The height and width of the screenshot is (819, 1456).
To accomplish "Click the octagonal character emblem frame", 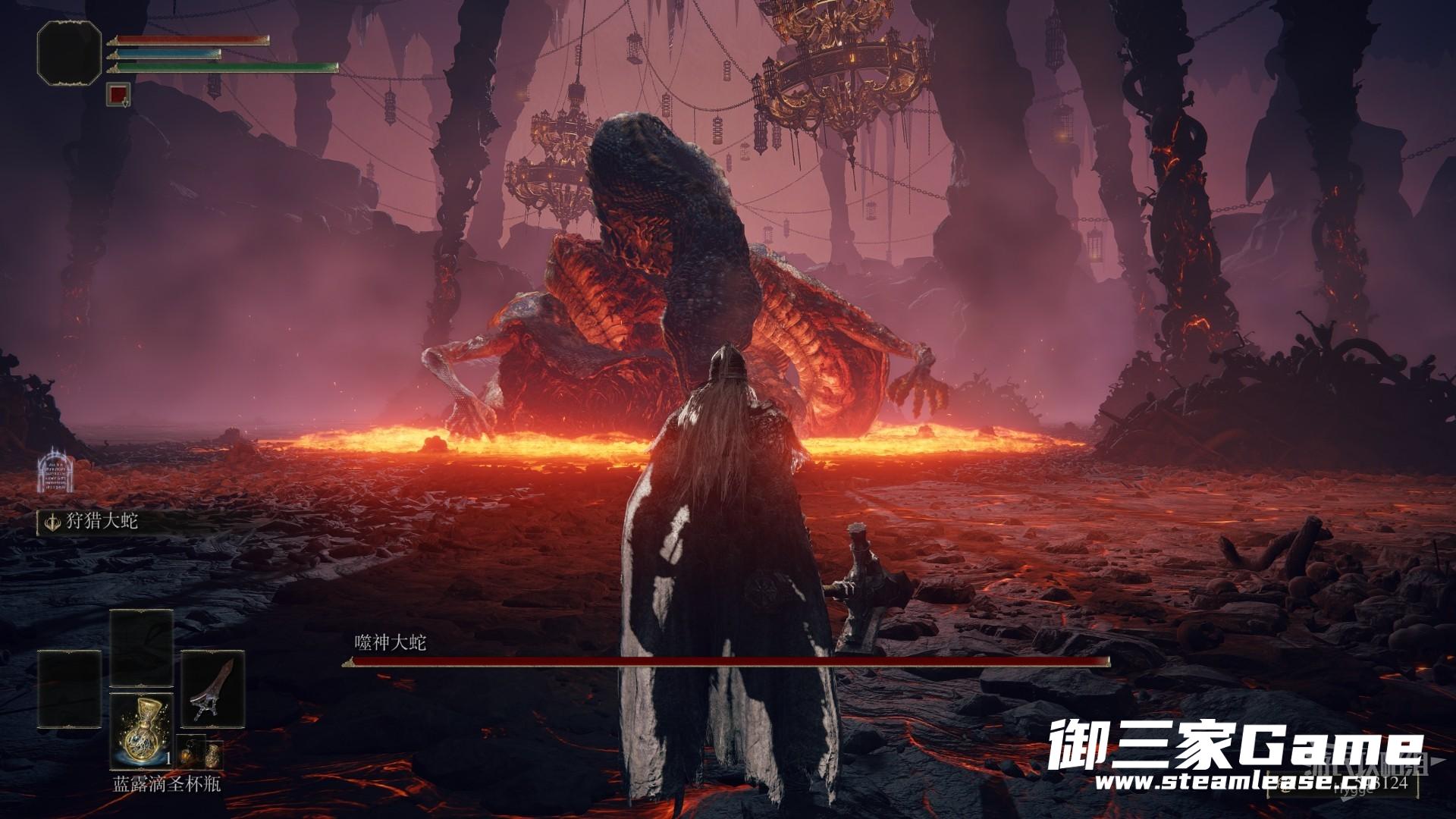I will (x=69, y=51).
